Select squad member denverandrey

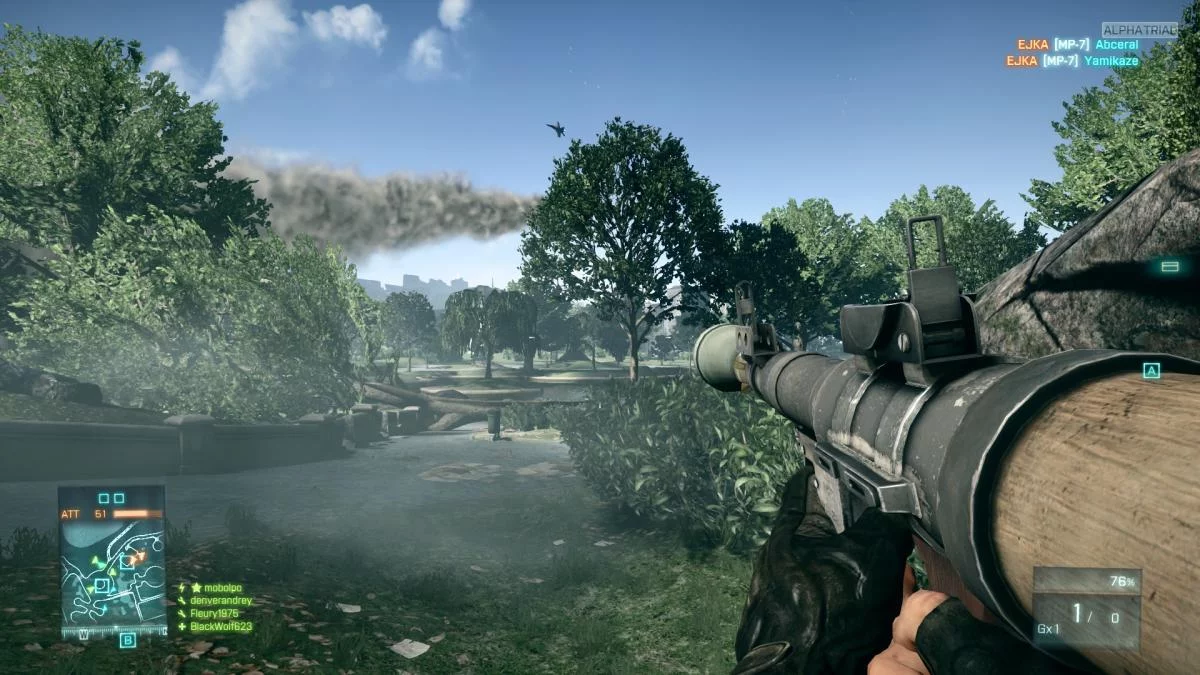(x=221, y=601)
